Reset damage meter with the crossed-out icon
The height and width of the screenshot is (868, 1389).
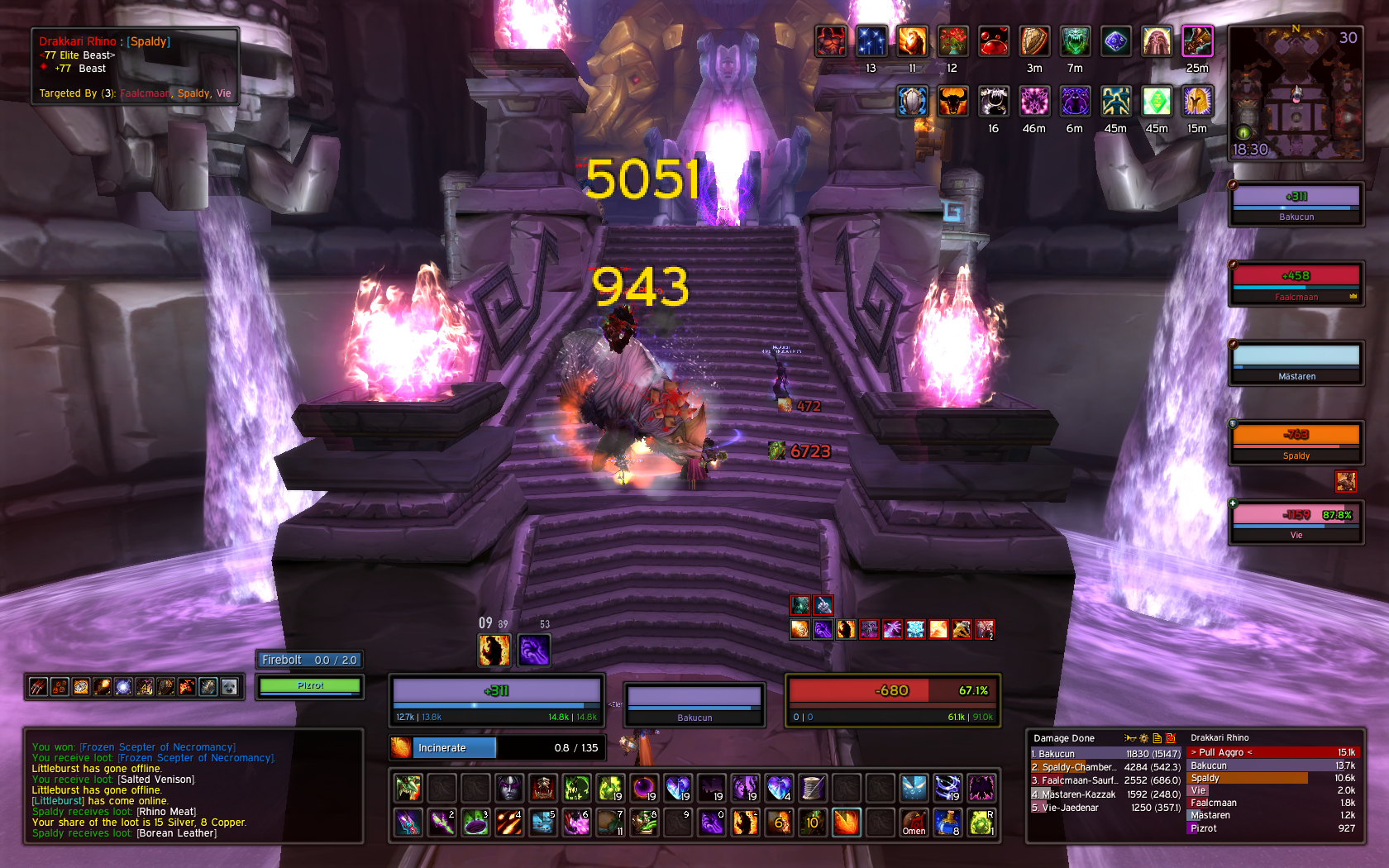click(x=1170, y=738)
